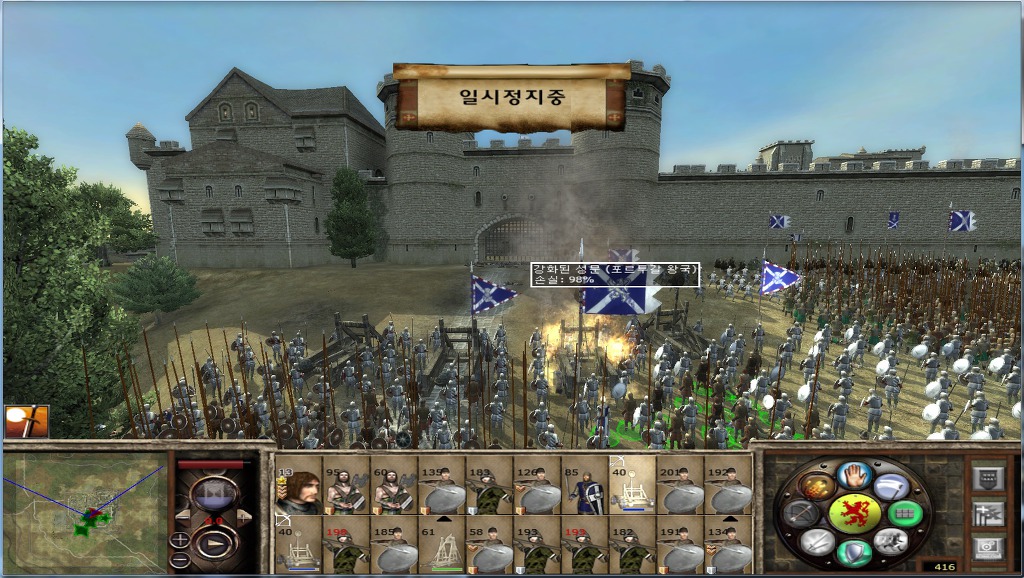Toggle the green formation grid command
The image size is (1024, 578).
(x=904, y=513)
